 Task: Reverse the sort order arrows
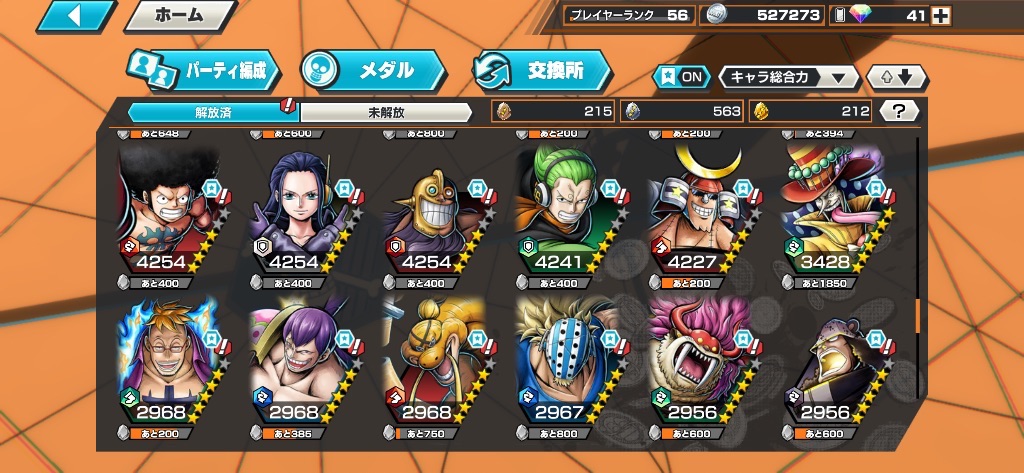coord(897,77)
